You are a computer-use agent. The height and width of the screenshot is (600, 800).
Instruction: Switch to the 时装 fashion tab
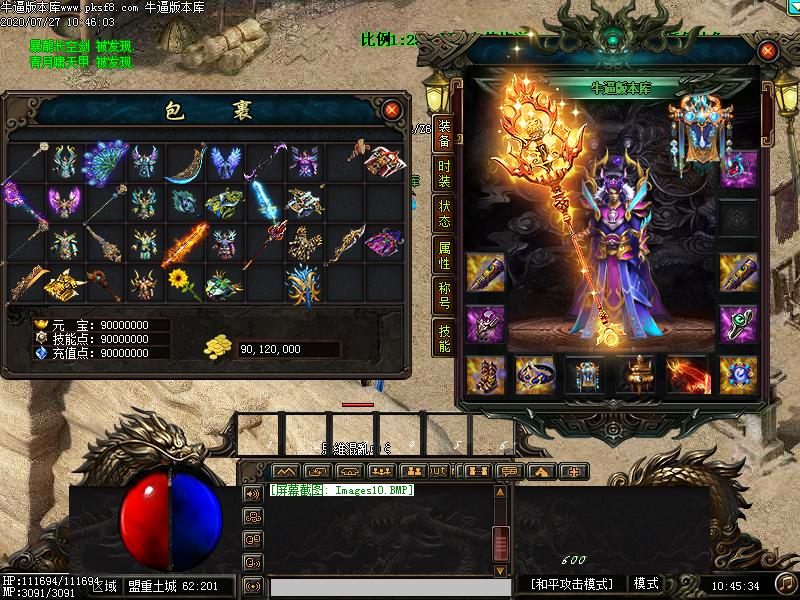pyautogui.click(x=444, y=172)
